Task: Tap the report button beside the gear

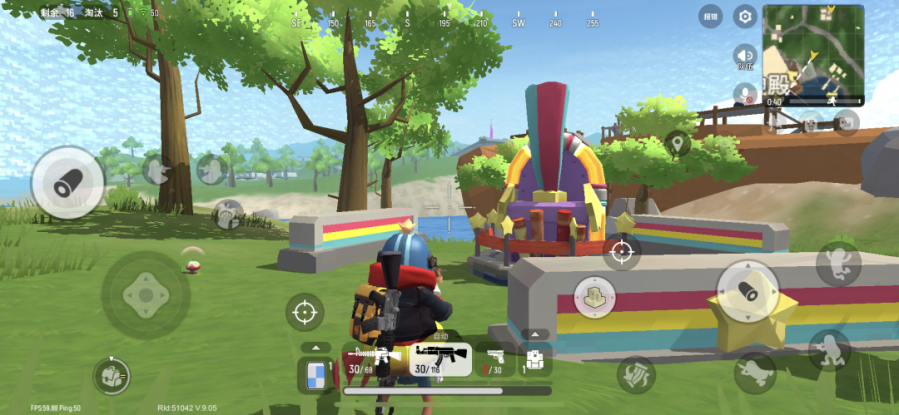Action: click(x=709, y=16)
